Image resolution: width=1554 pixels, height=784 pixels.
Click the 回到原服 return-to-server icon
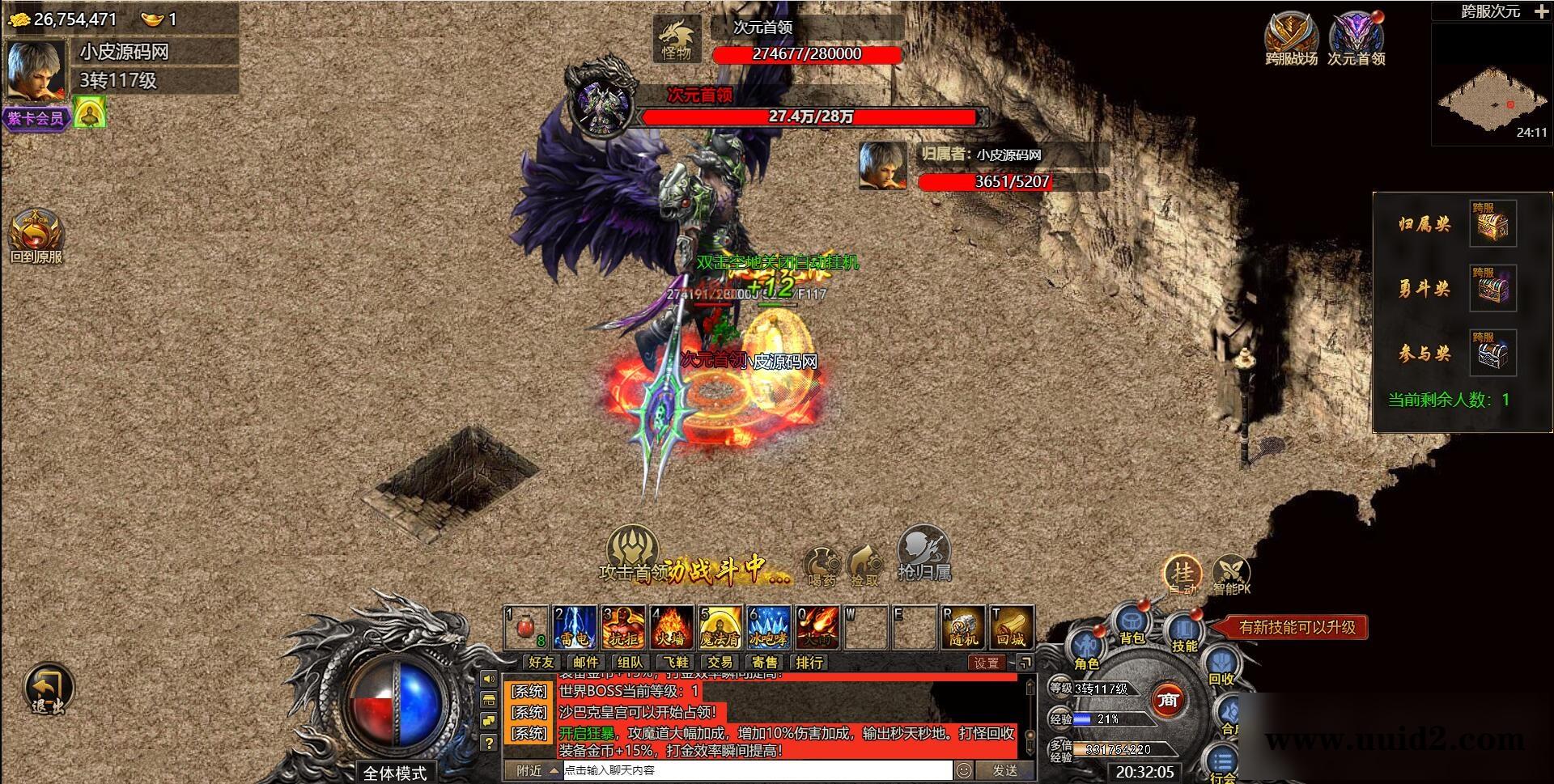[x=36, y=235]
